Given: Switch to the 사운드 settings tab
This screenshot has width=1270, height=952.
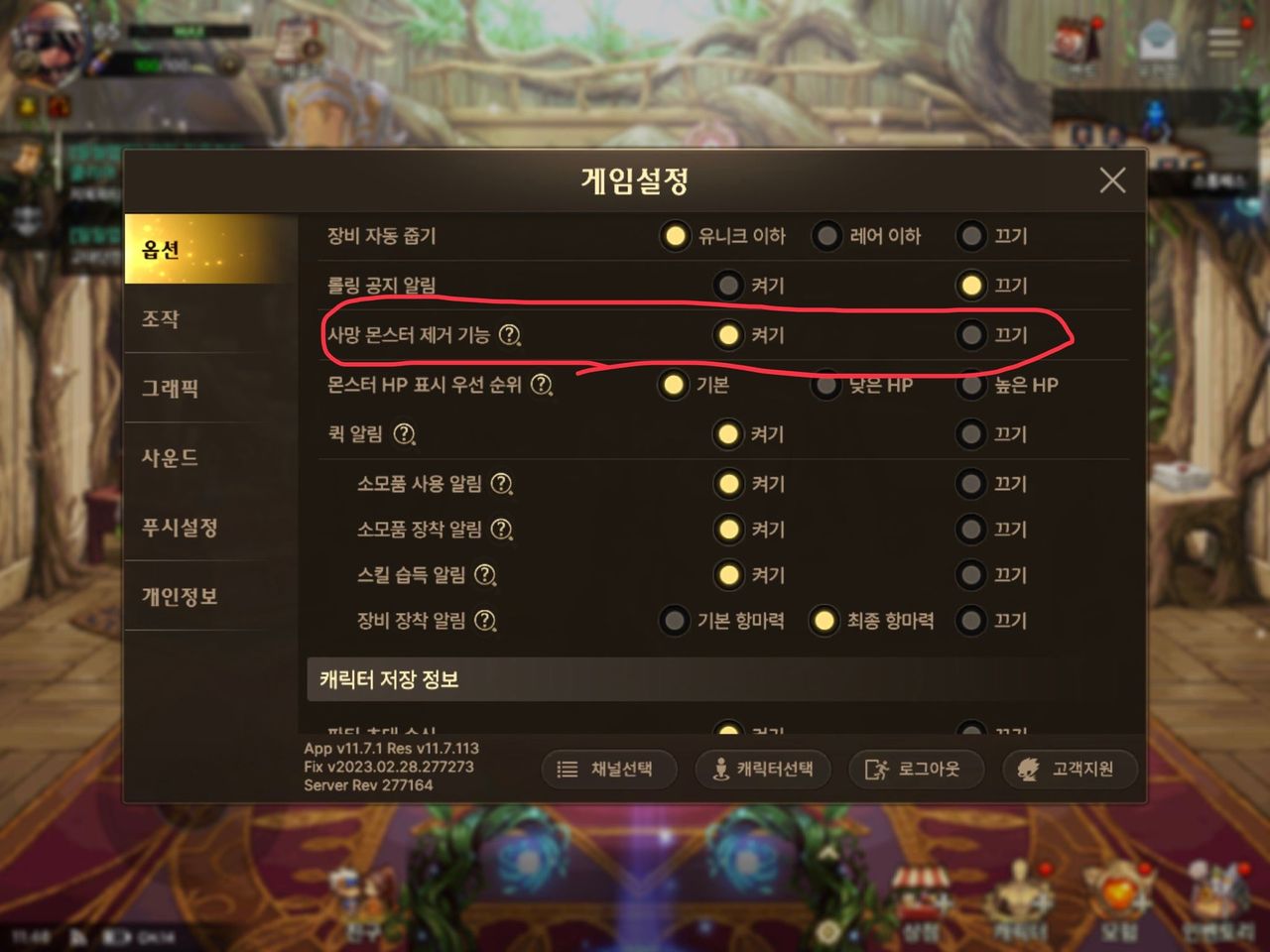Looking at the screenshot, I should pos(170,458).
